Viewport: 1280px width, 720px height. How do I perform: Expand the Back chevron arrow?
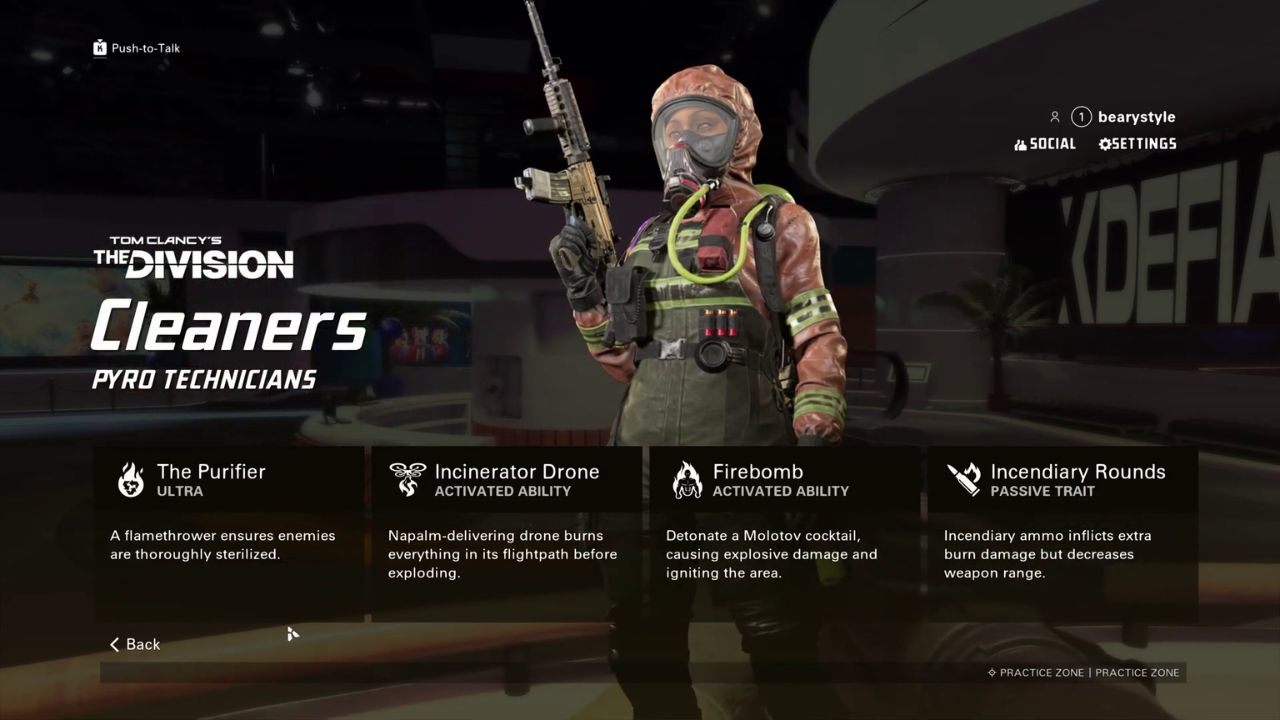click(114, 644)
